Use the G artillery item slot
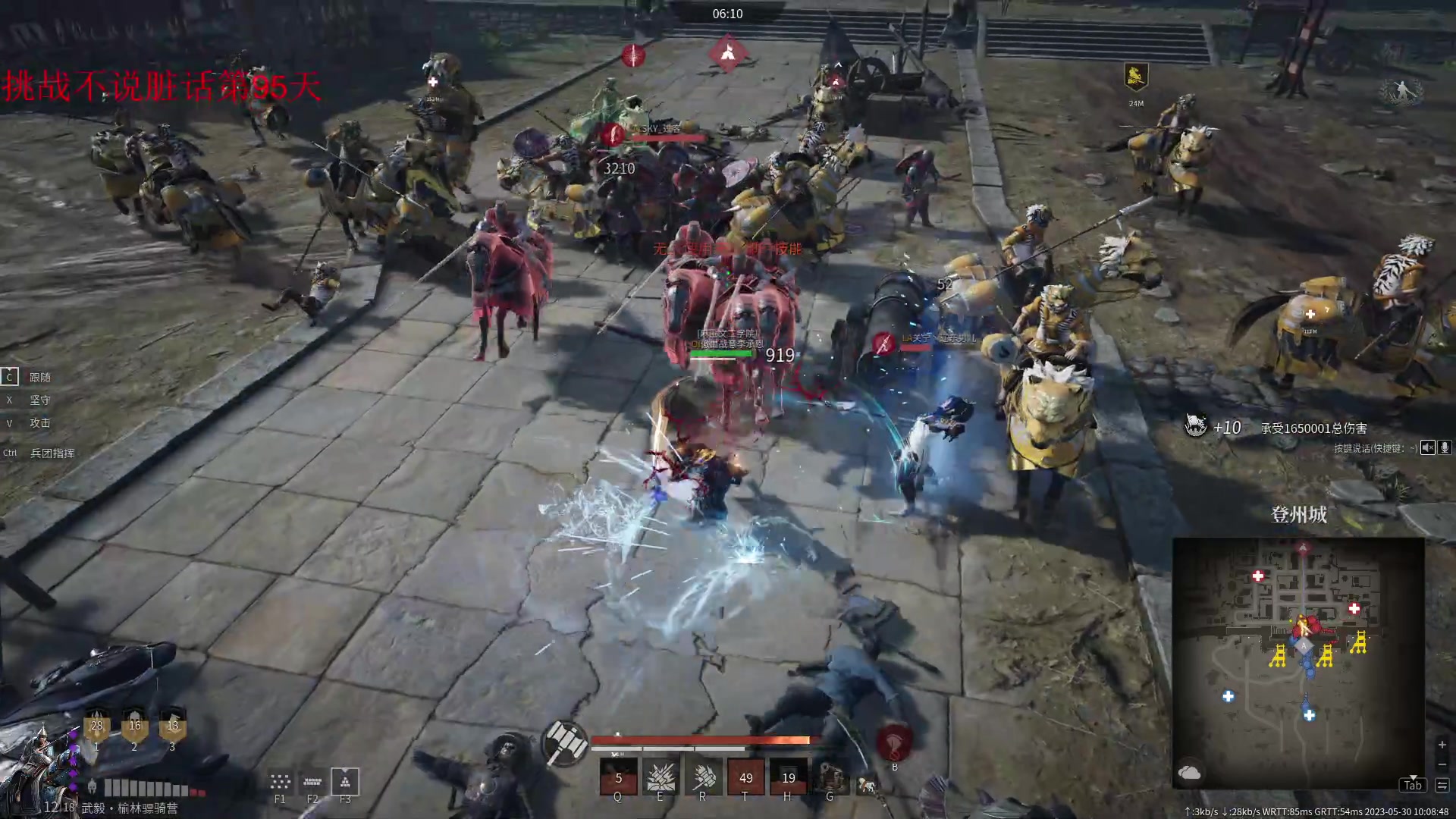This screenshot has height=819, width=1456. 830,777
